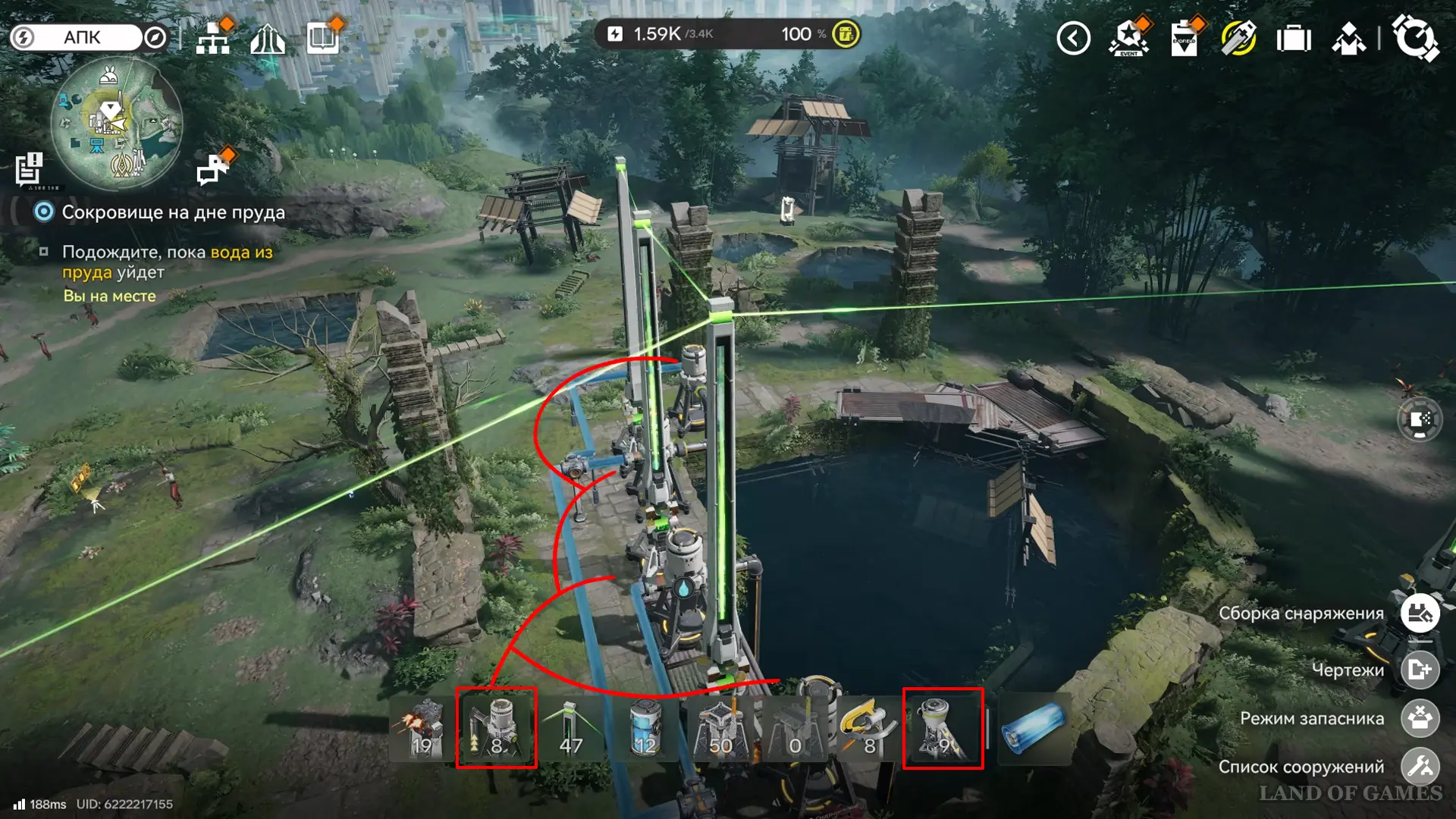1456x819 pixels.
Task: Pick the tower structure slot with 50
Action: click(720, 728)
